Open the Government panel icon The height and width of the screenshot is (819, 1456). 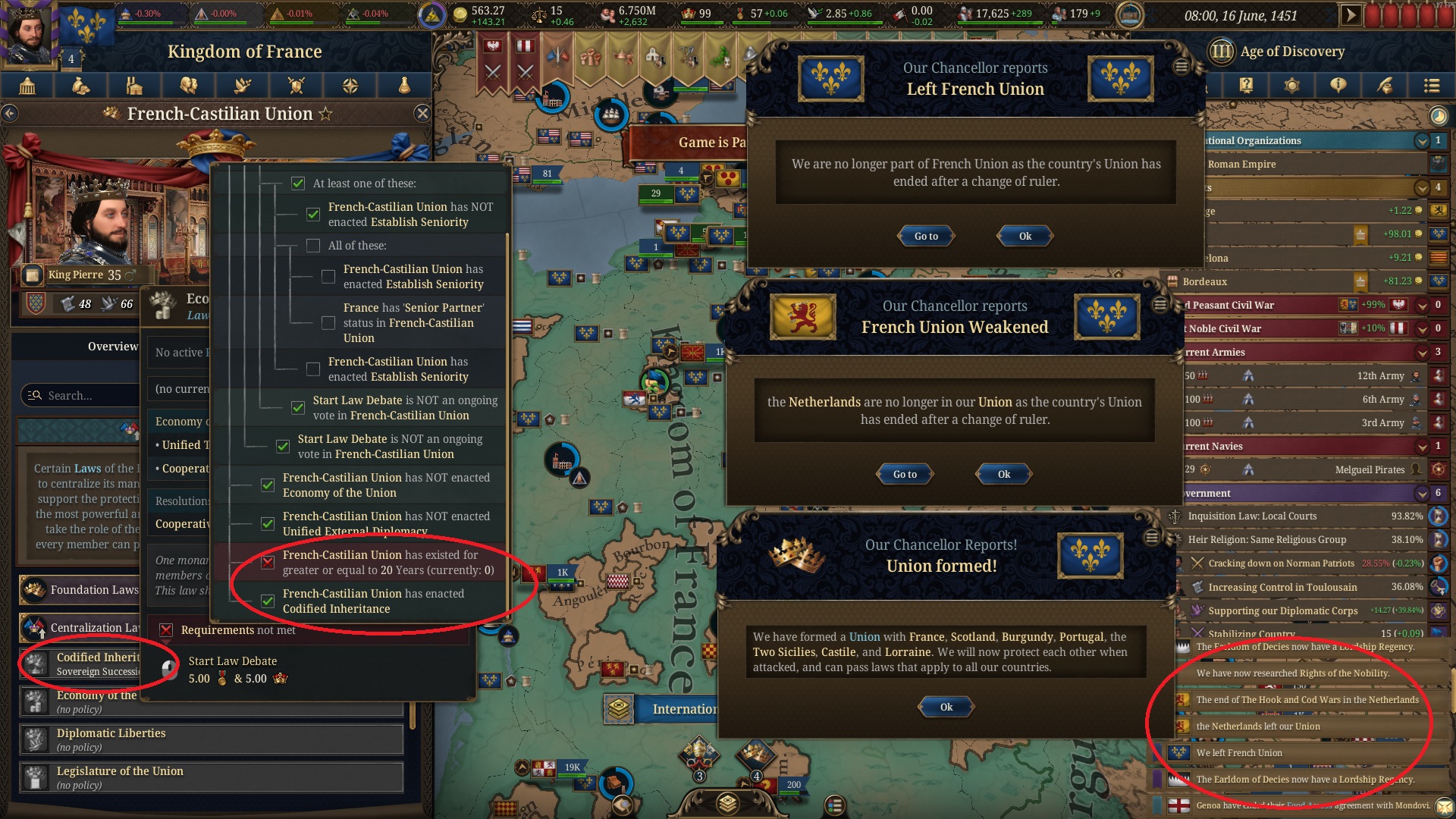click(29, 86)
